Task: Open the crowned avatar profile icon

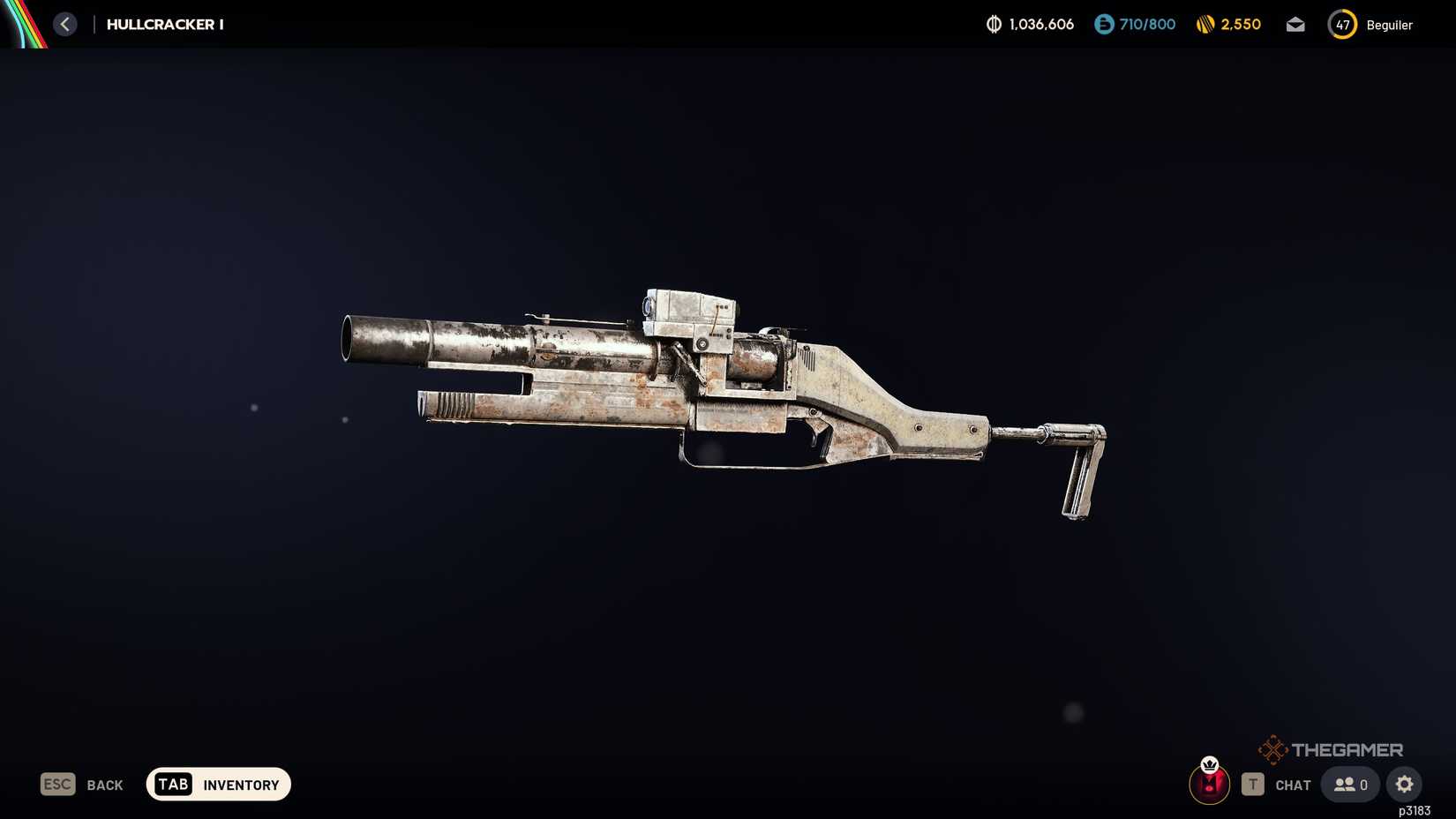Action: tap(1209, 784)
